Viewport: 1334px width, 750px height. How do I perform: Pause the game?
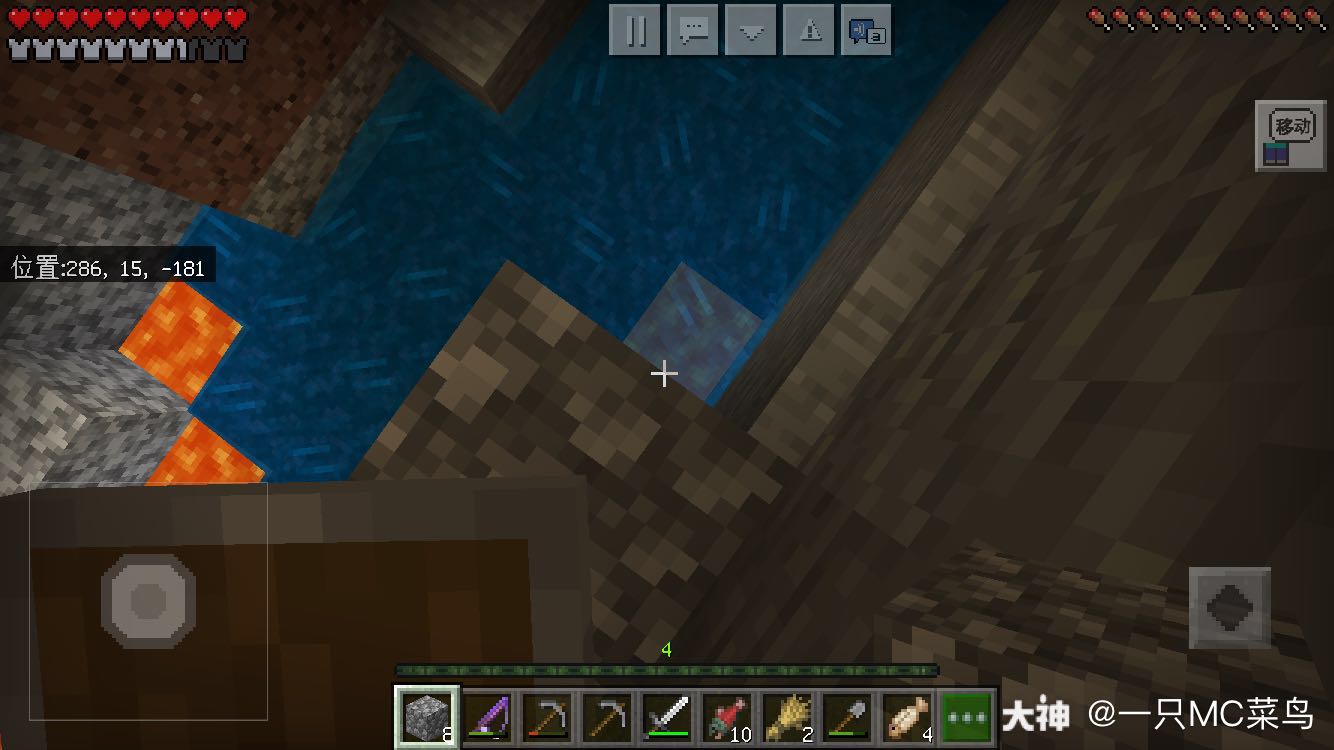635,31
